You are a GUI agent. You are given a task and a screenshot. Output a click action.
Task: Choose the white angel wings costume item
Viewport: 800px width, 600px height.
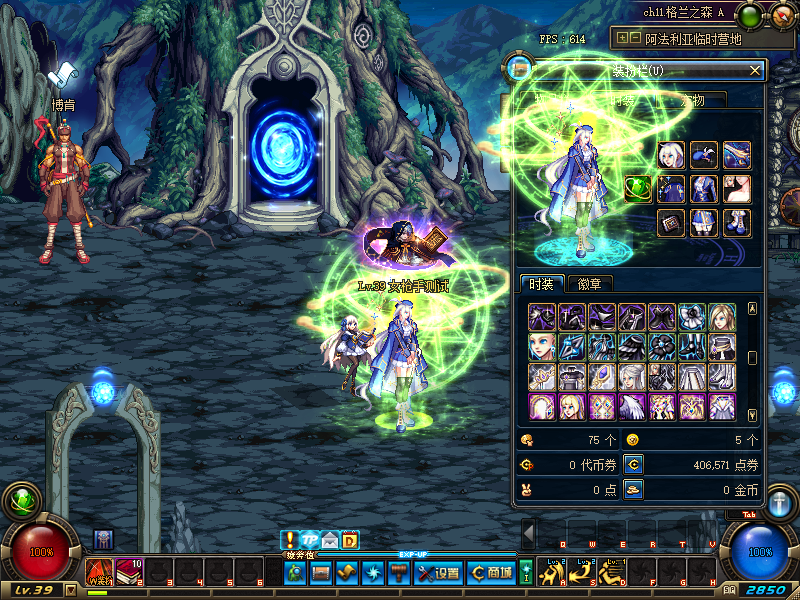pyautogui.click(x=632, y=407)
